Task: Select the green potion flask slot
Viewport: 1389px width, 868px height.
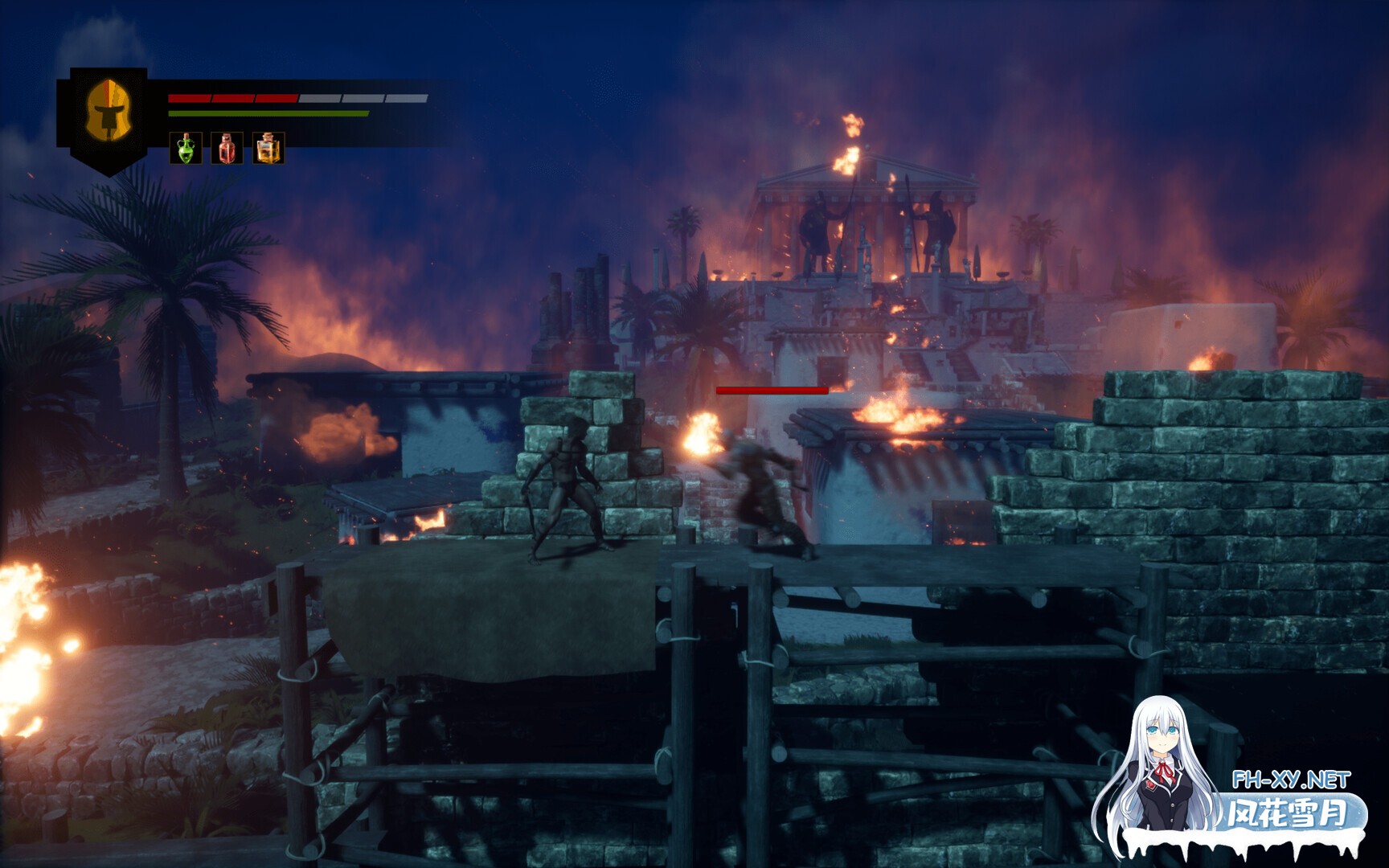Action: (186, 149)
